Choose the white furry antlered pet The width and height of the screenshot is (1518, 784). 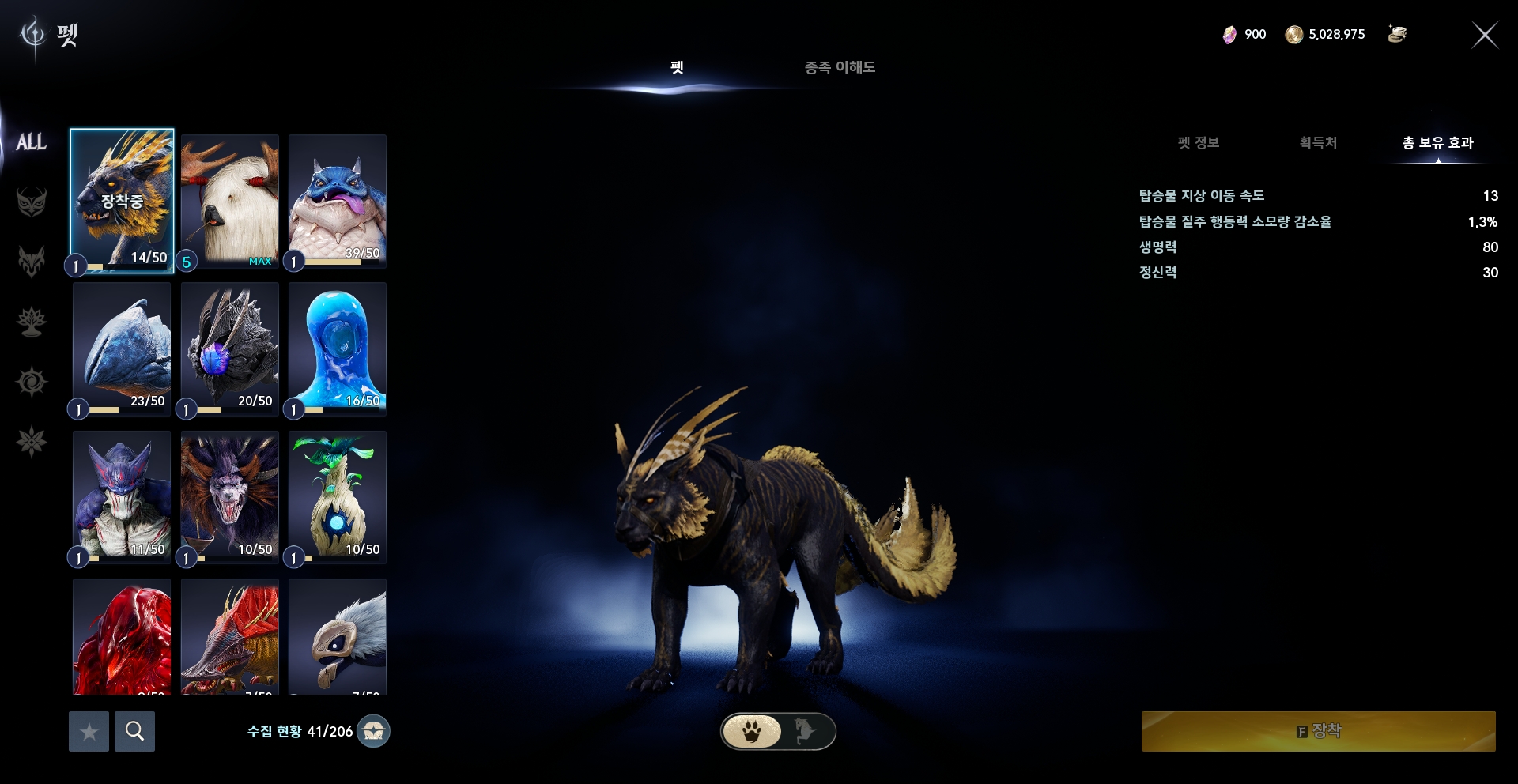(x=229, y=201)
